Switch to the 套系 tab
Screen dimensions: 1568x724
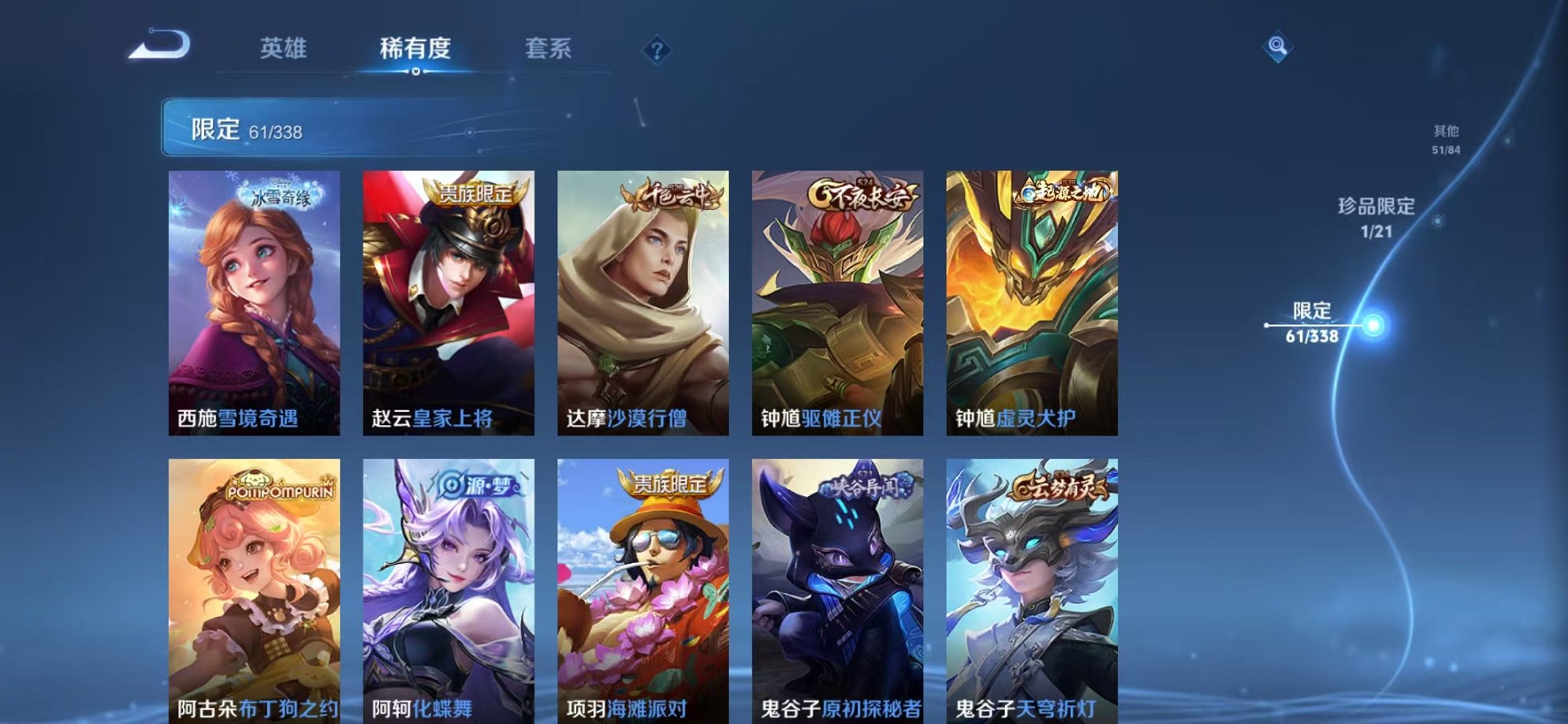[x=549, y=48]
